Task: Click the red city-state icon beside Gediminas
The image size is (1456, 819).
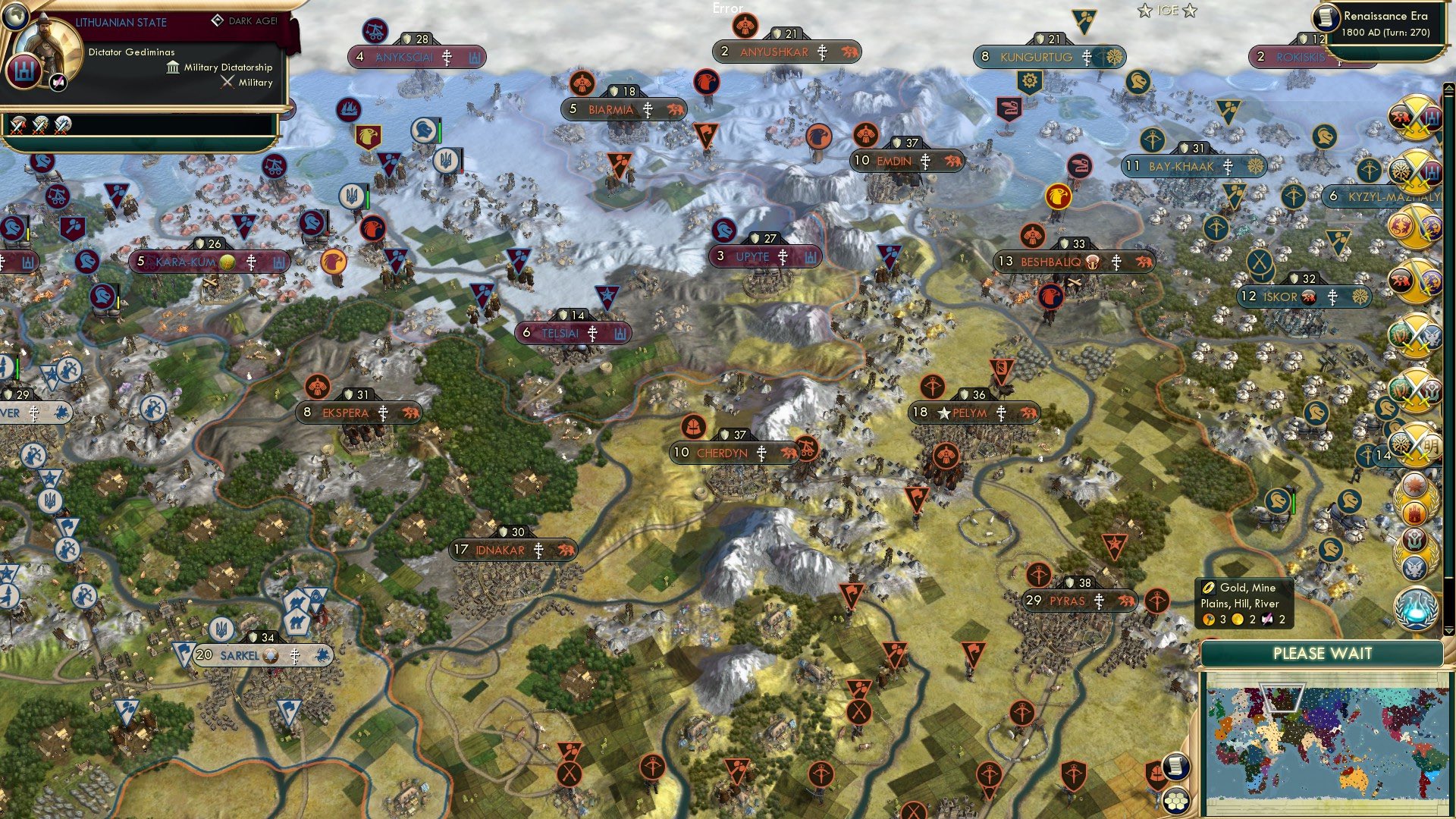Action: (26, 73)
